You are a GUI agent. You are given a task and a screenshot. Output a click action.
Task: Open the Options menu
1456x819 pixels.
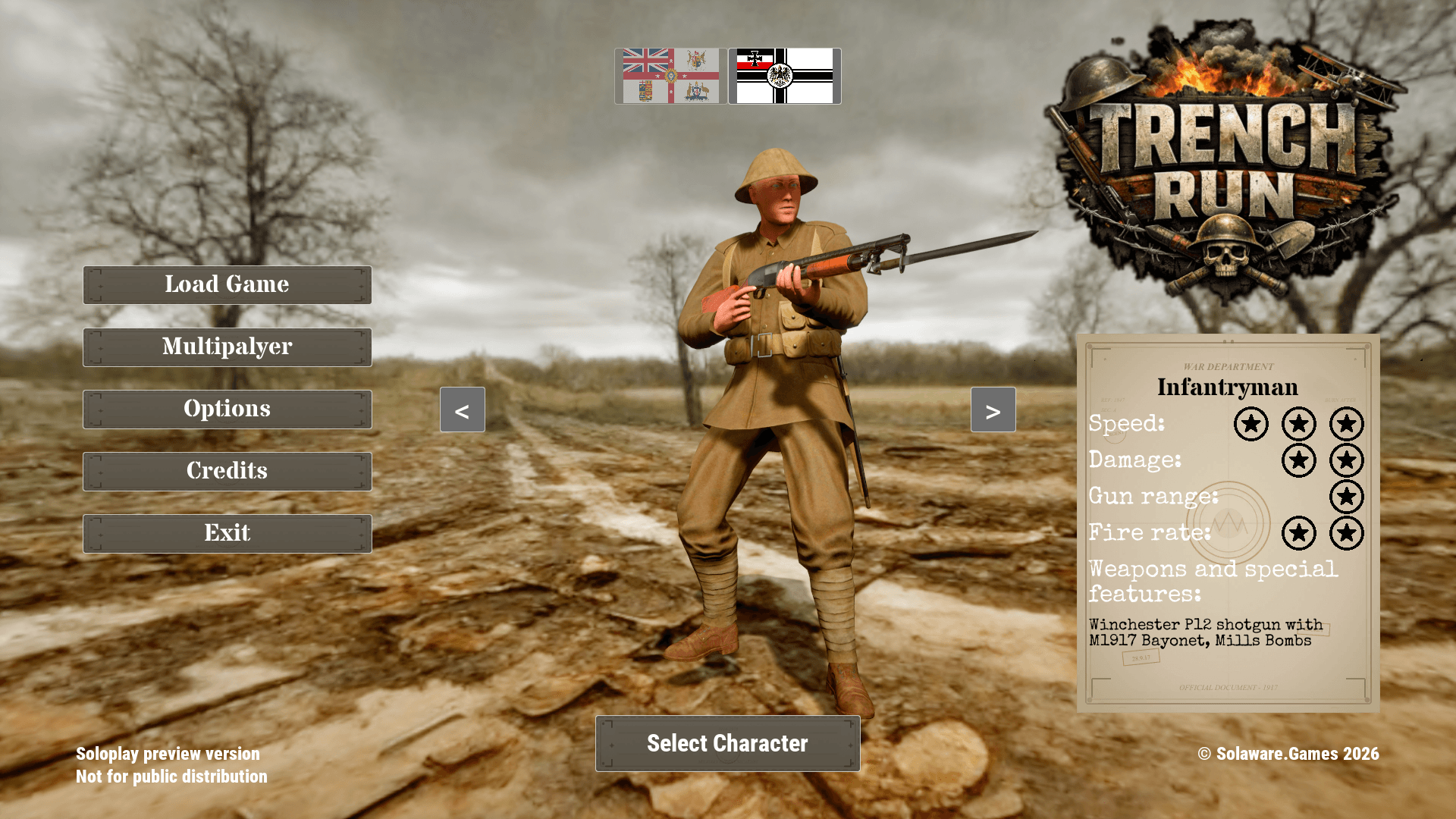[x=227, y=409]
